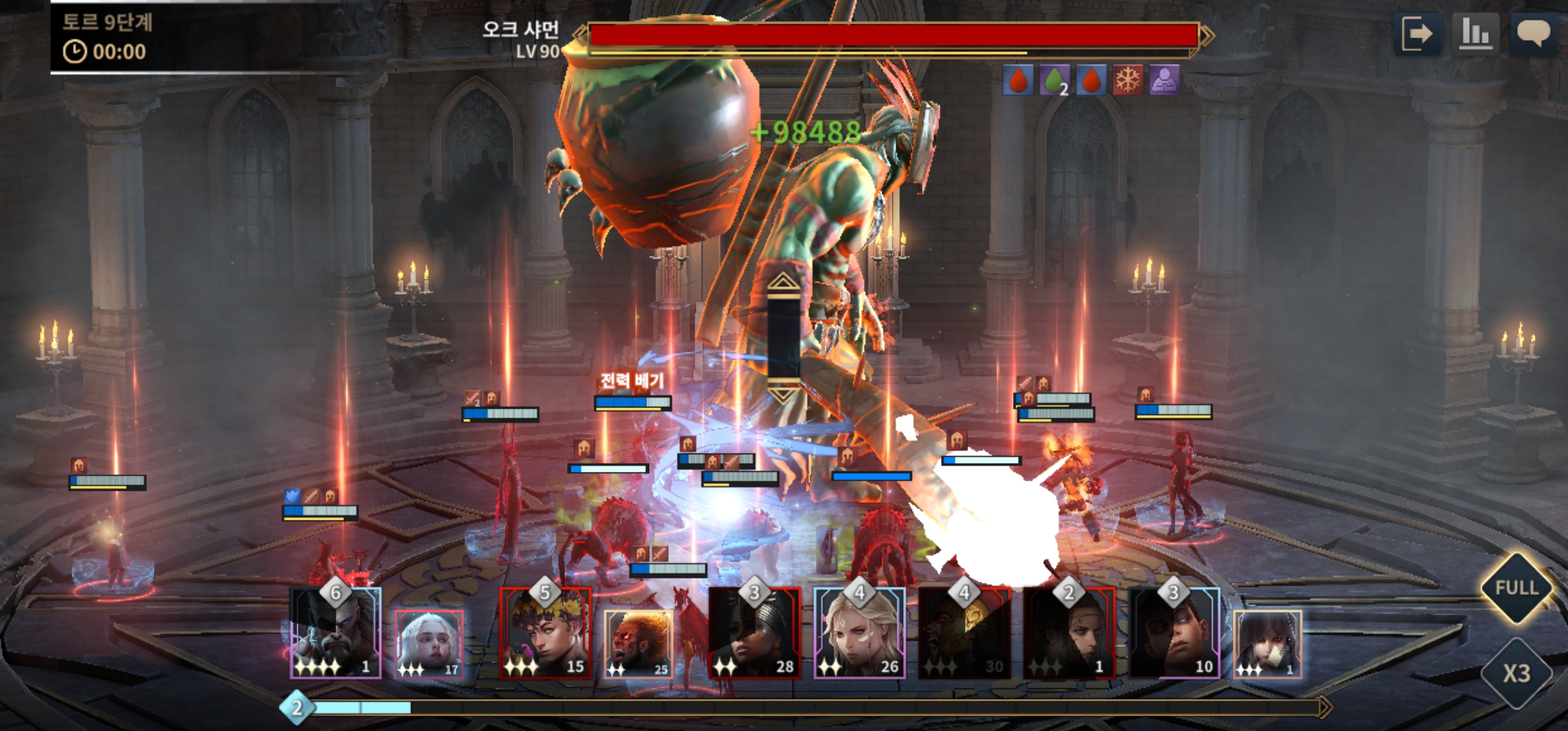
Task: Change the X3 battle speed
Action: point(1517,673)
